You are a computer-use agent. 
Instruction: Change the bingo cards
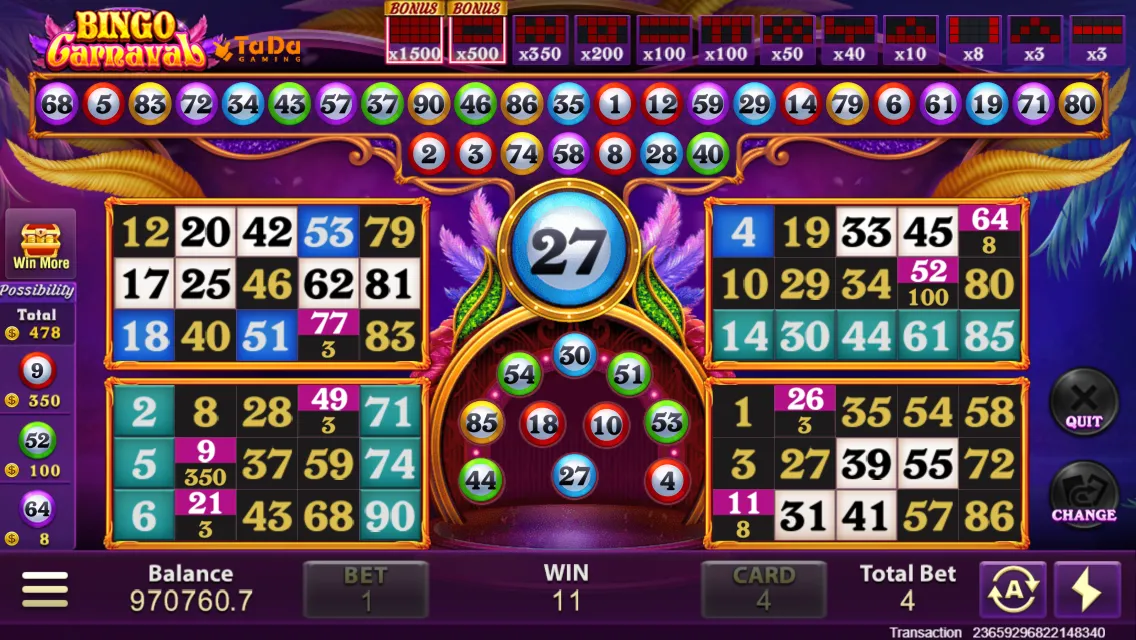(x=1083, y=494)
